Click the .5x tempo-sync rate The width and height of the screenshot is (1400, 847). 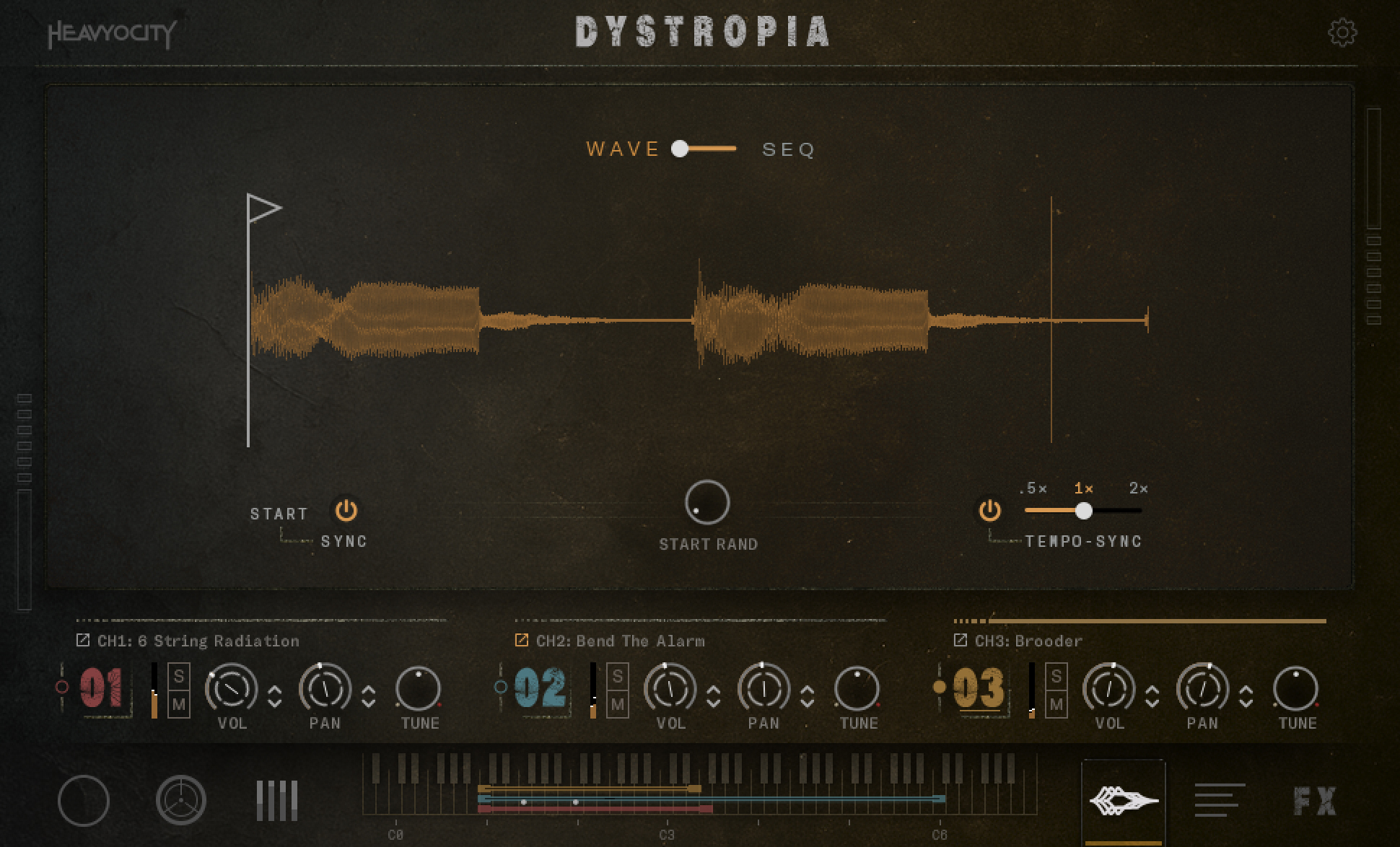coord(1034,489)
